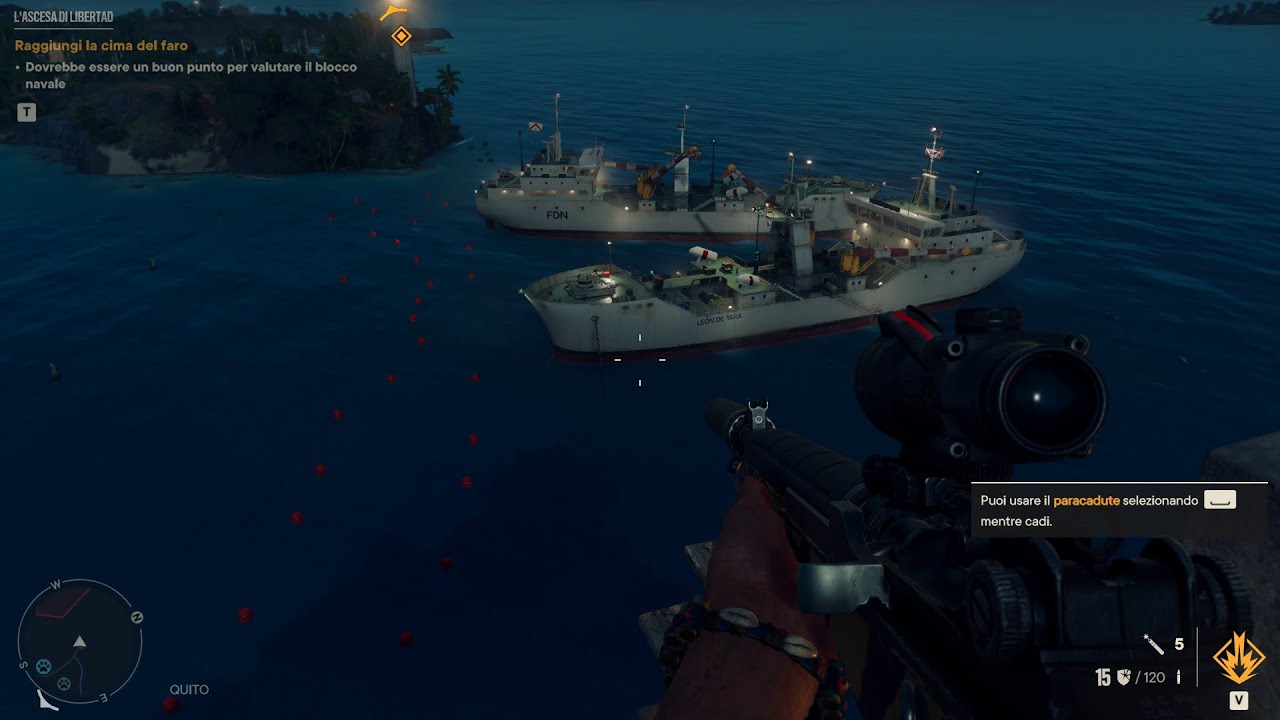Screen dimensions: 1280x720
Task: Click the paracadute tutorial tip box
Action: [1108, 510]
